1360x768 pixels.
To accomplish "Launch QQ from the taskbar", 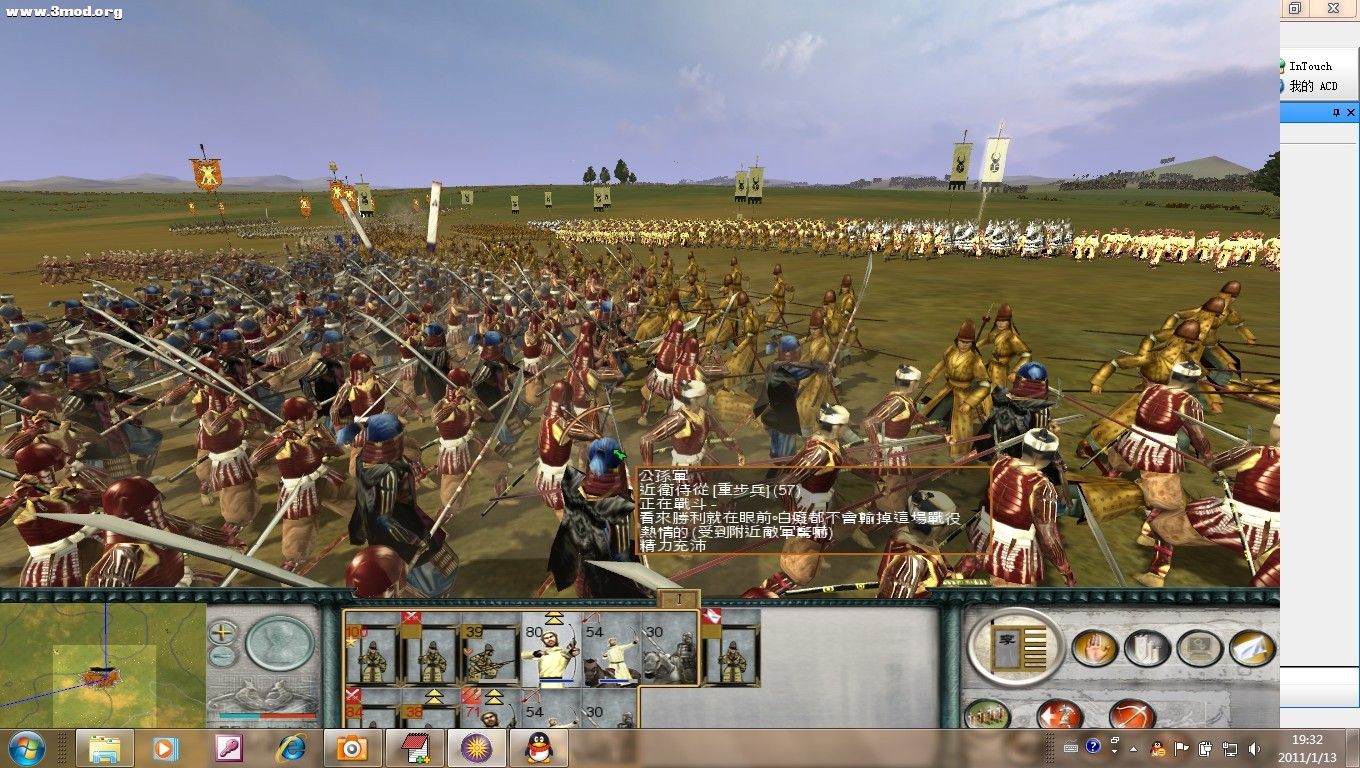I will (x=539, y=748).
